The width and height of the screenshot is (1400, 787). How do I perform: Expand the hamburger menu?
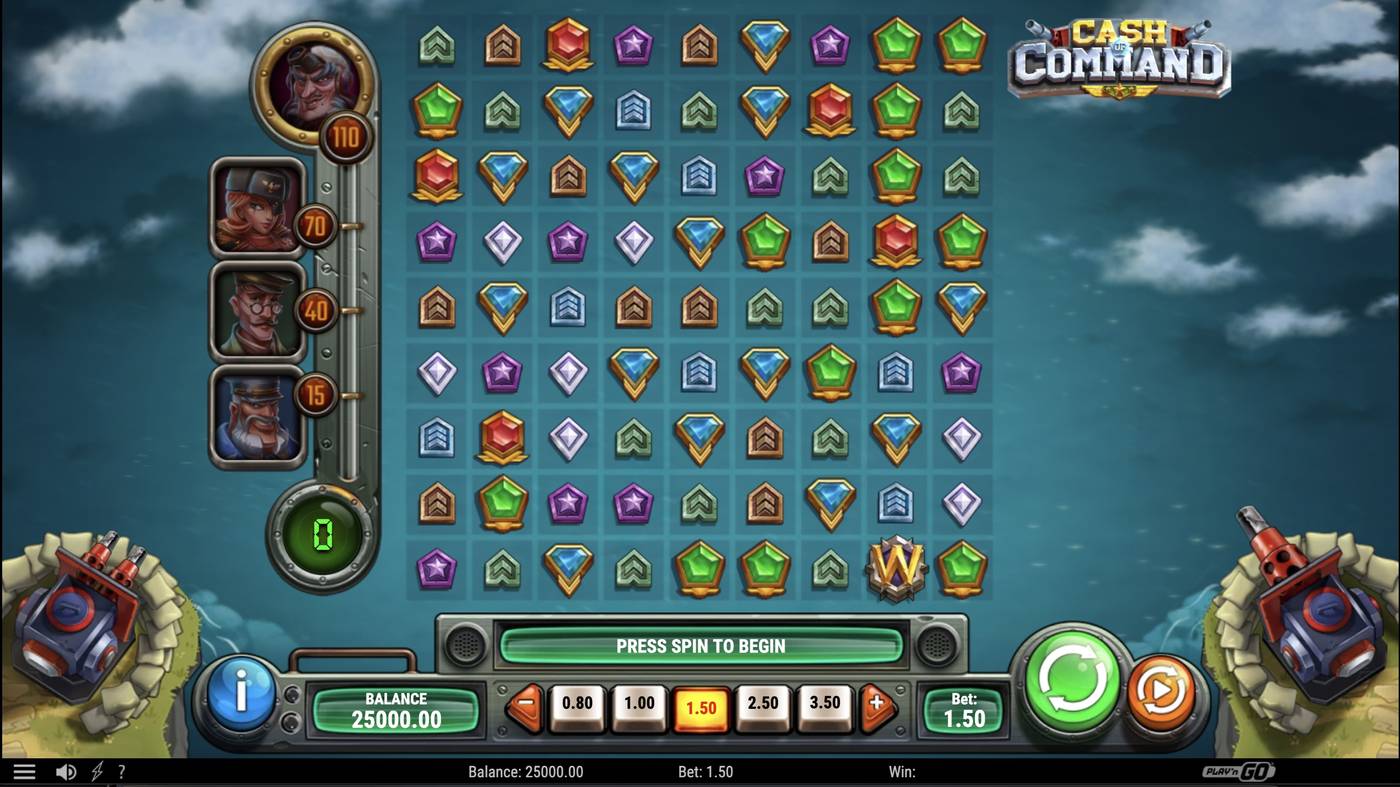tap(22, 771)
